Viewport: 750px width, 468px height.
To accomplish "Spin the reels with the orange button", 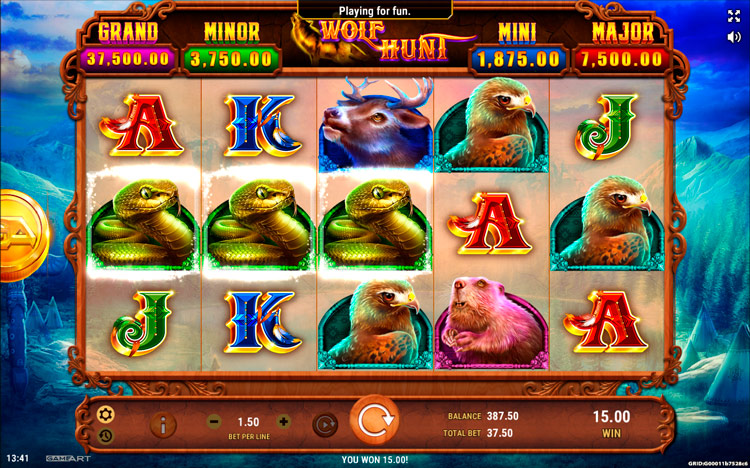I will tap(374, 423).
